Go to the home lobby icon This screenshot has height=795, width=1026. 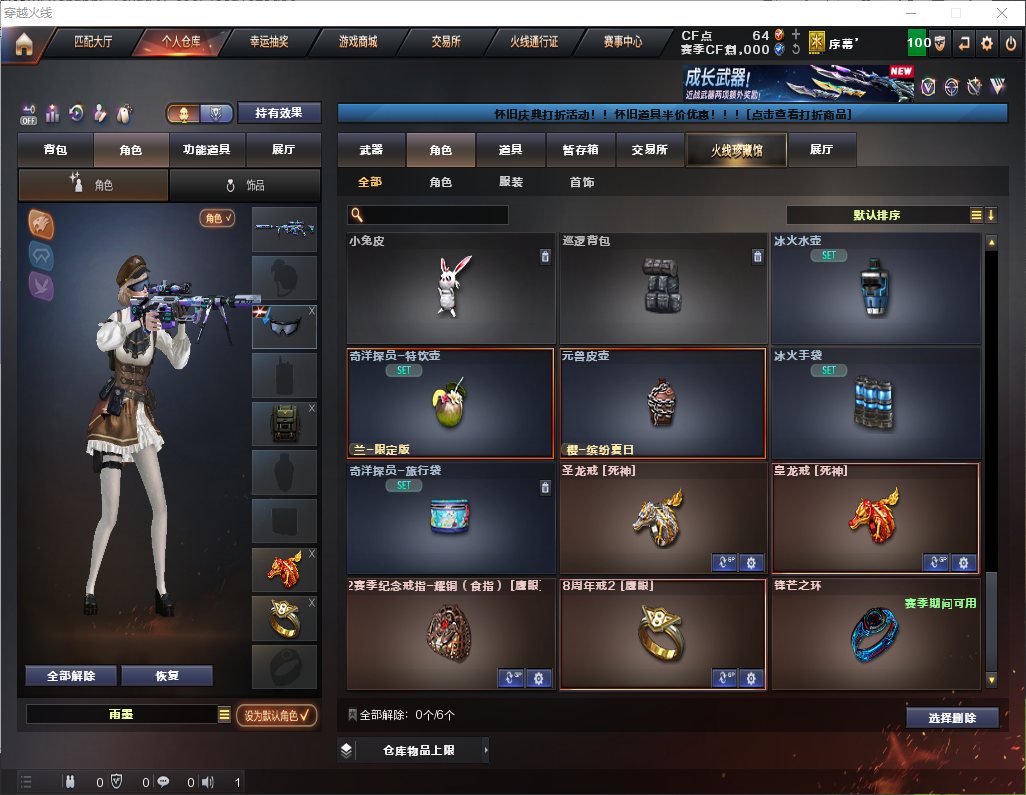(23, 44)
